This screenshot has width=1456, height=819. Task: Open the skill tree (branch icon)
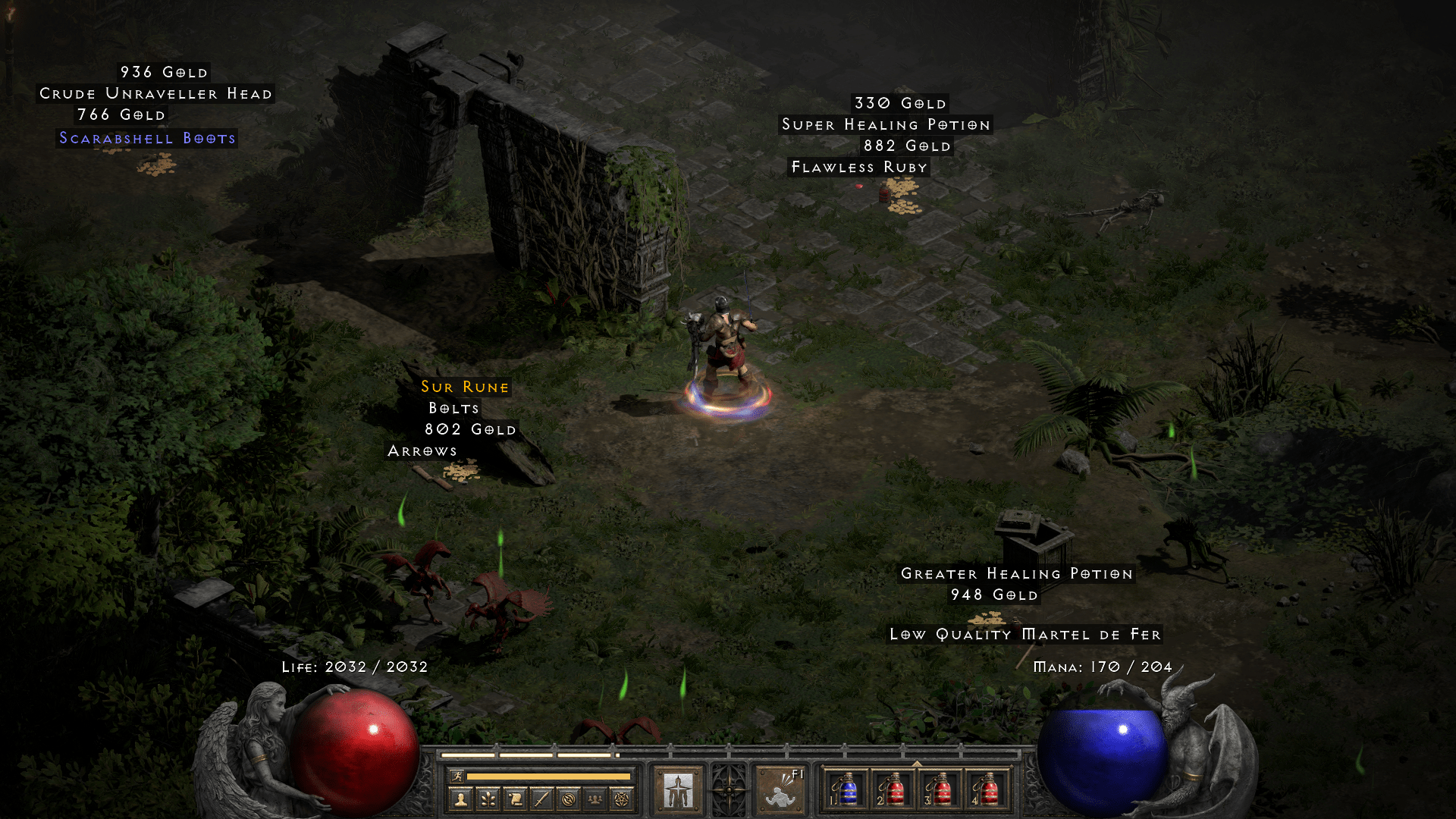[488, 798]
